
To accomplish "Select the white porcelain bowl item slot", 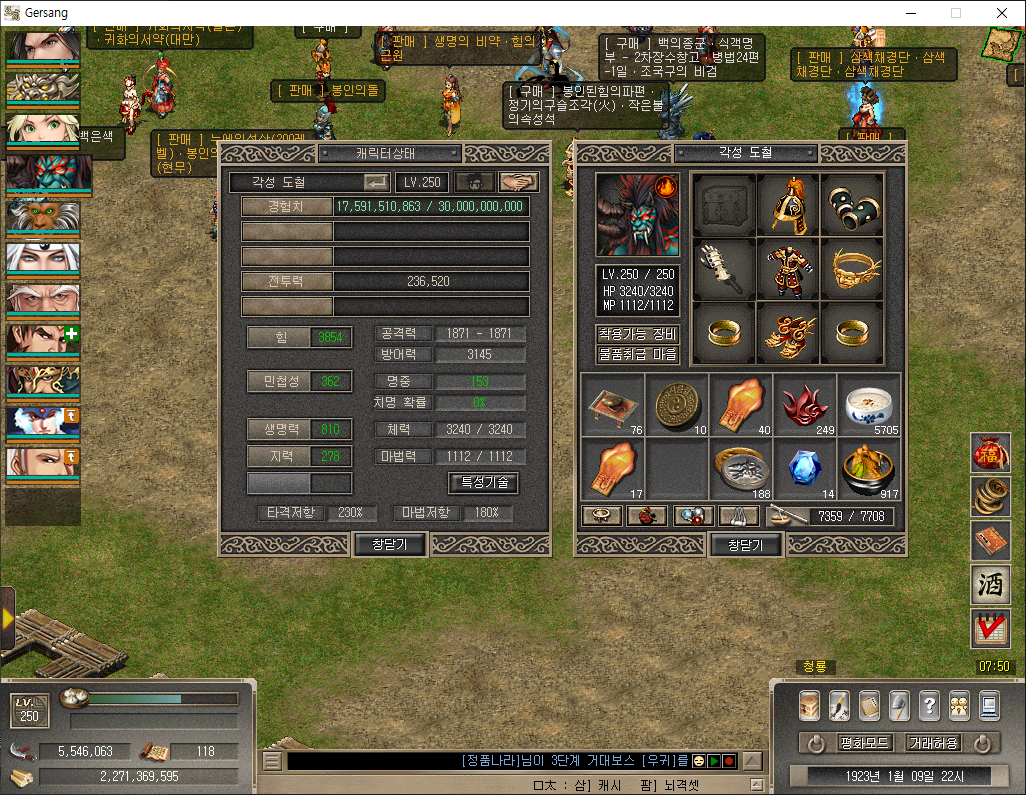I will (868, 405).
